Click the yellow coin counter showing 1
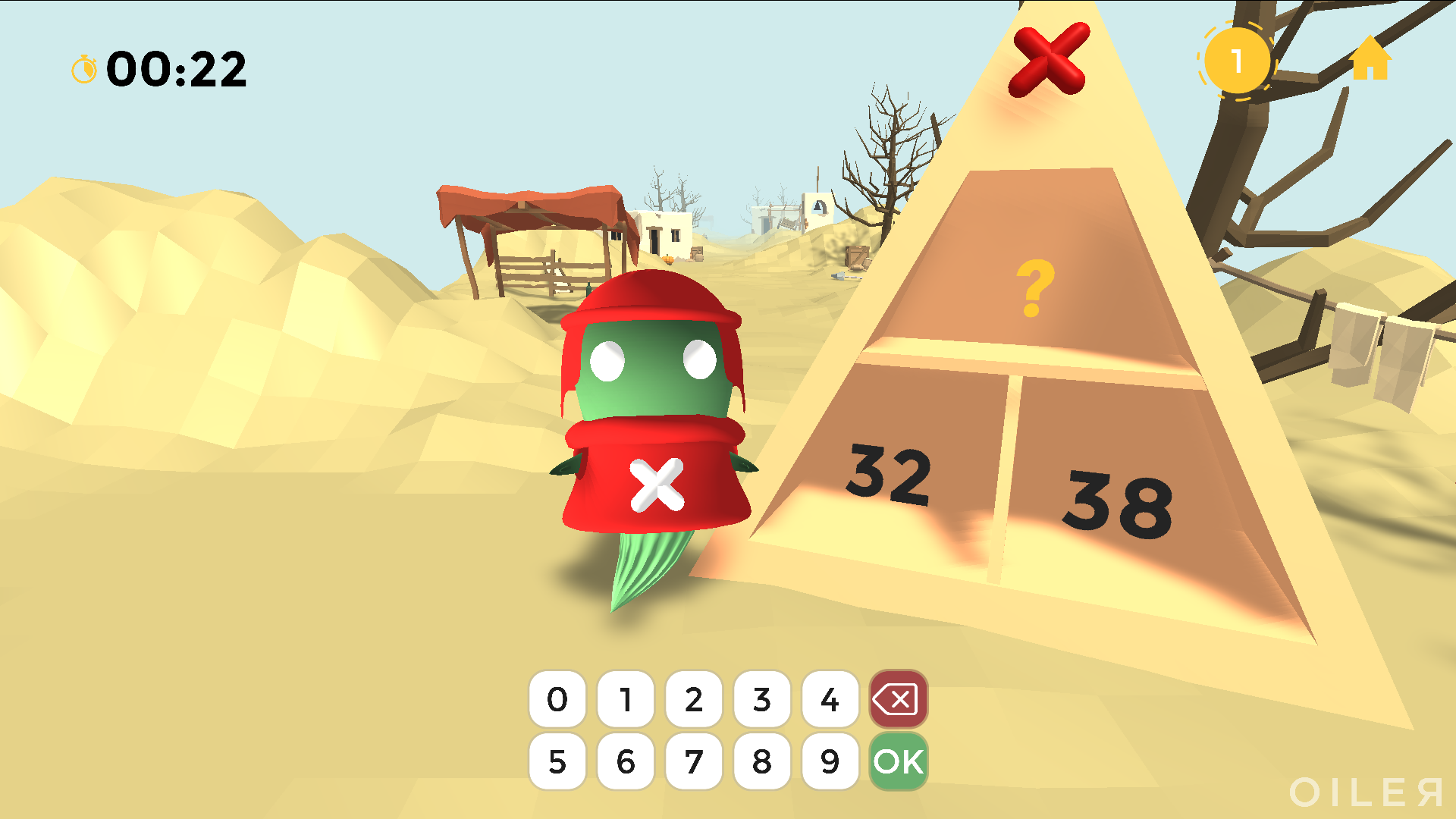 [1237, 61]
